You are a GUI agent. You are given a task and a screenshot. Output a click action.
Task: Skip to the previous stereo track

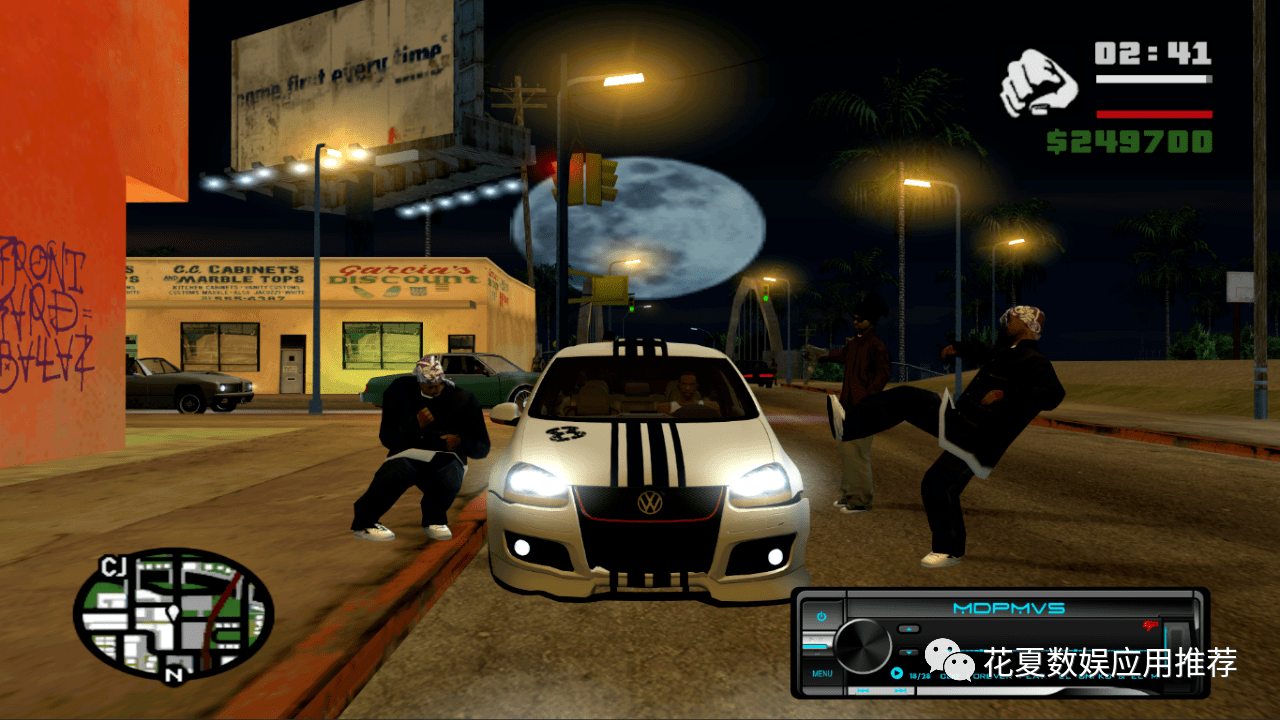pos(864,690)
